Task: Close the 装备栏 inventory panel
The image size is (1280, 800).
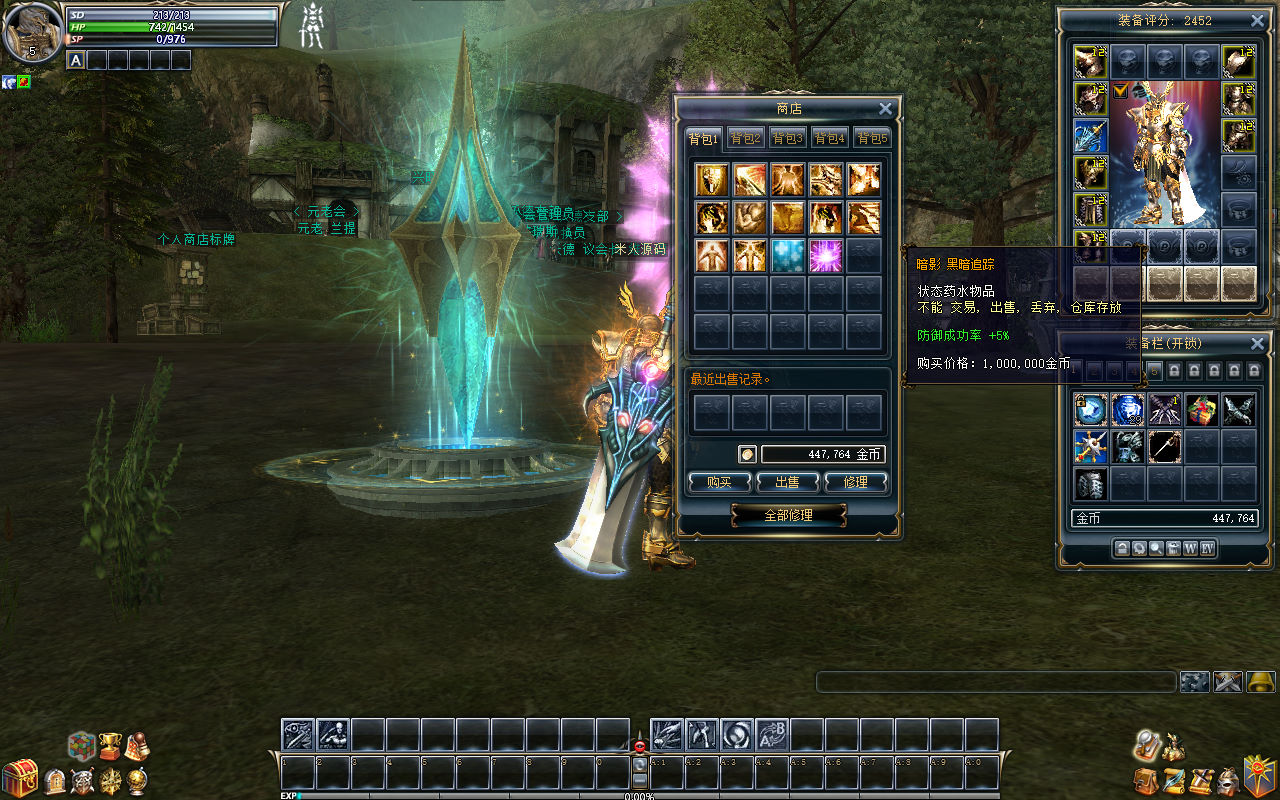Action: (x=1257, y=343)
